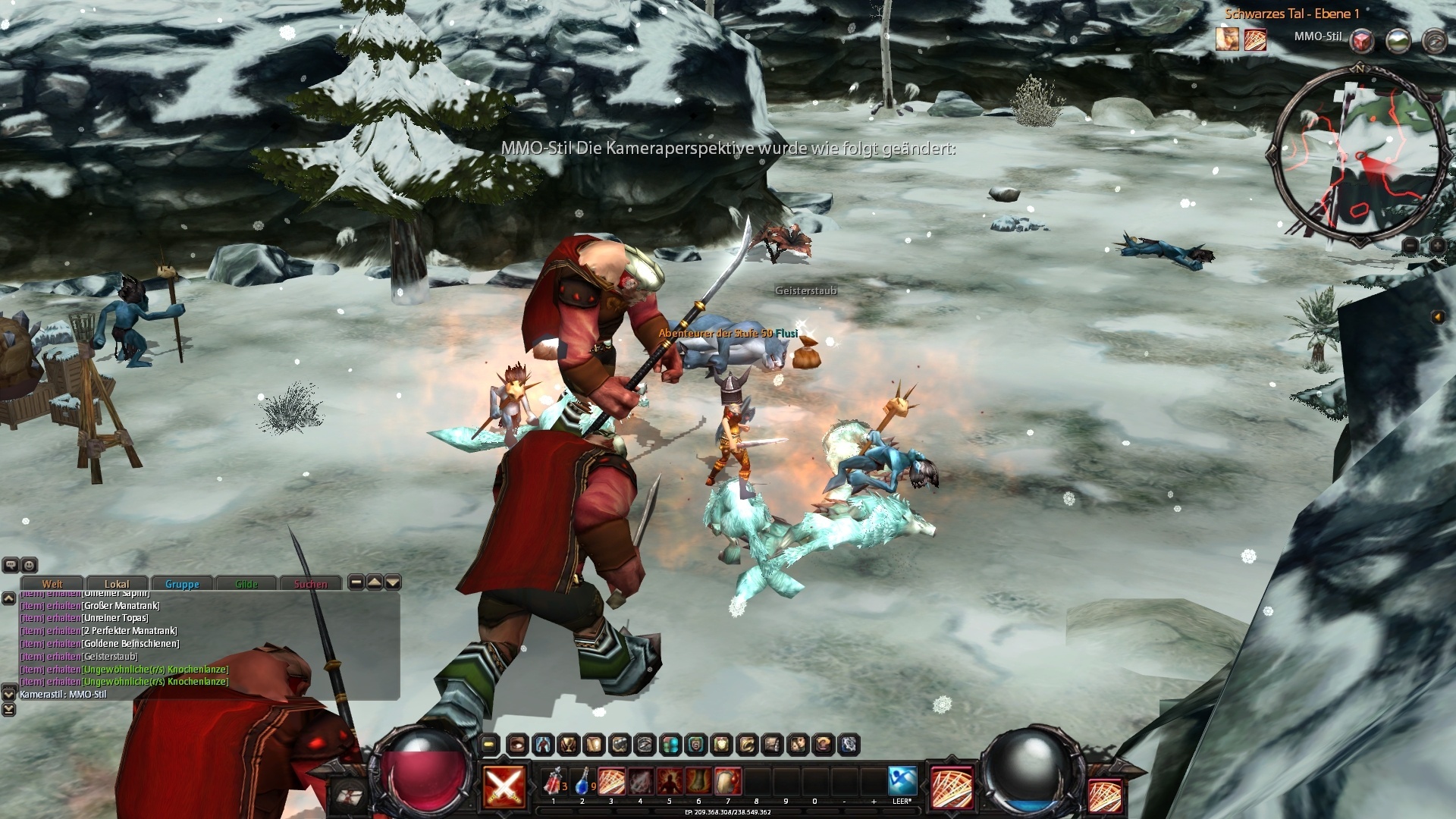The width and height of the screenshot is (1456, 819).
Task: Select the Gruppe chat tab
Action: [x=182, y=583]
